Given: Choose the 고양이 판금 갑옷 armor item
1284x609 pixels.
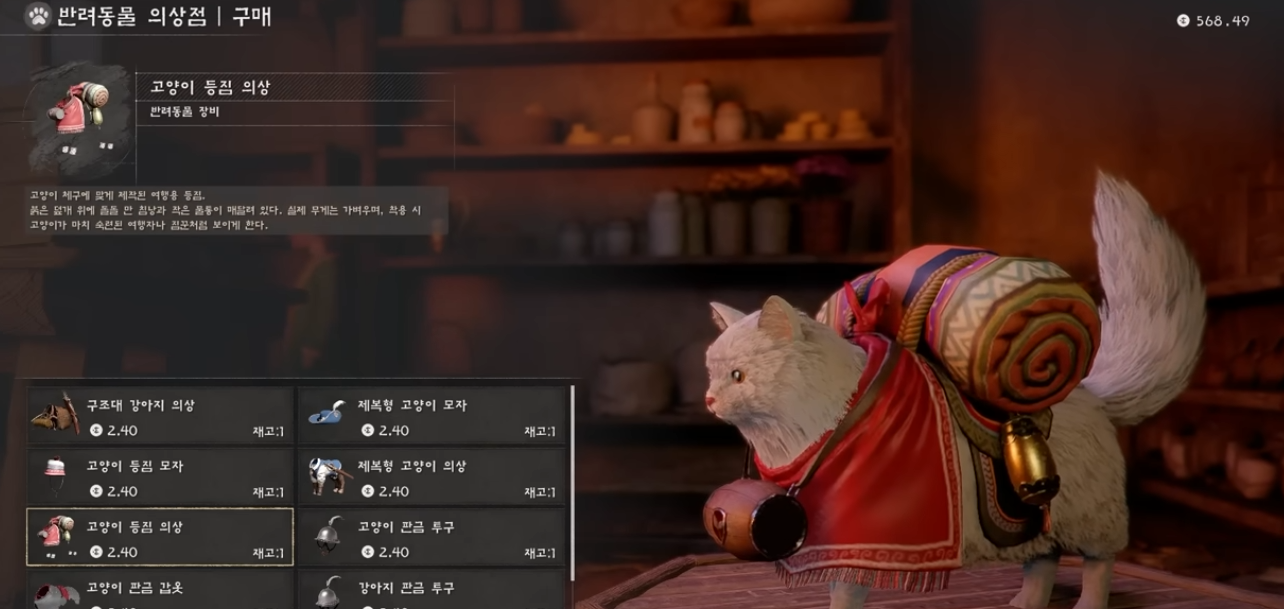Looking at the screenshot, I should pyautogui.click(x=160, y=591).
